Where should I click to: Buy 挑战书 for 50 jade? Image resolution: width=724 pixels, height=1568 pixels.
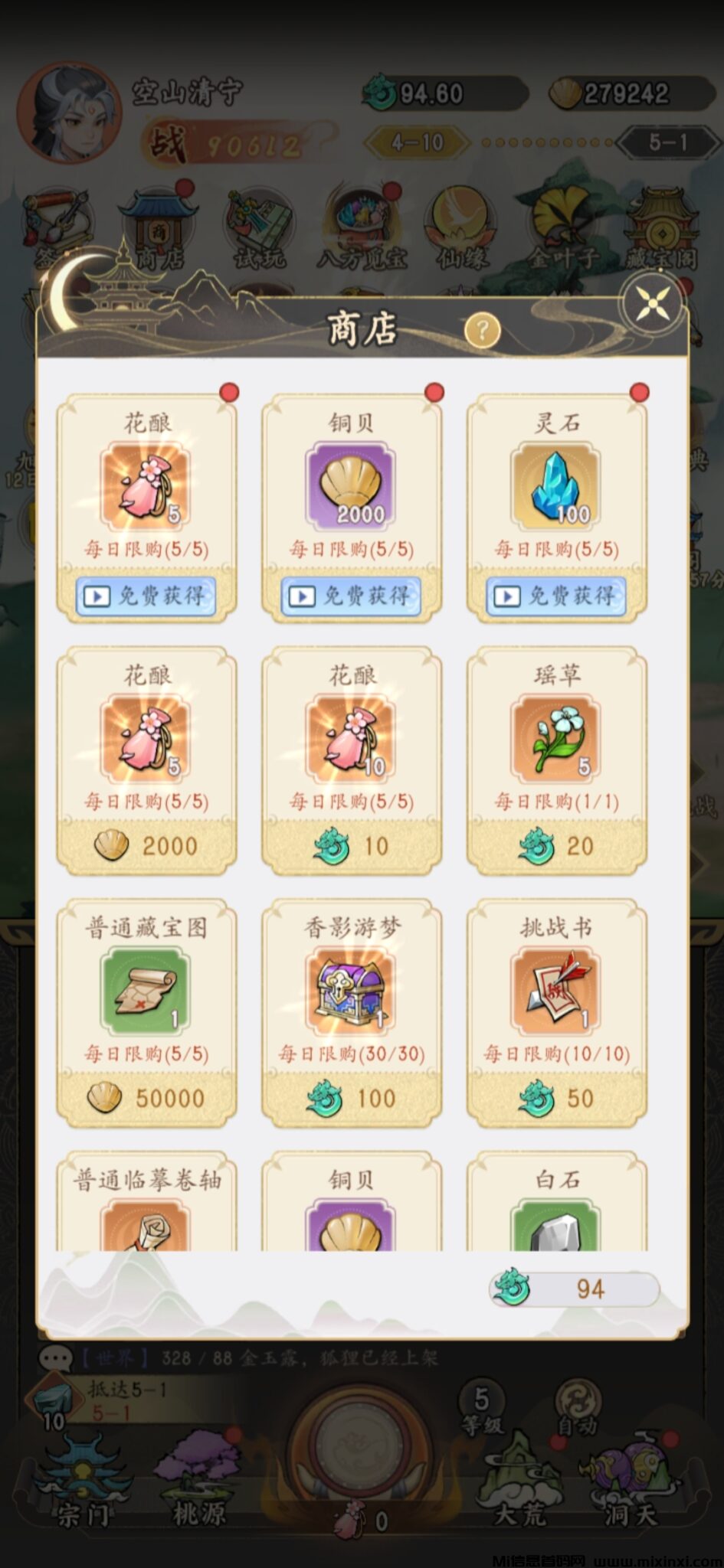pyautogui.click(x=557, y=1098)
